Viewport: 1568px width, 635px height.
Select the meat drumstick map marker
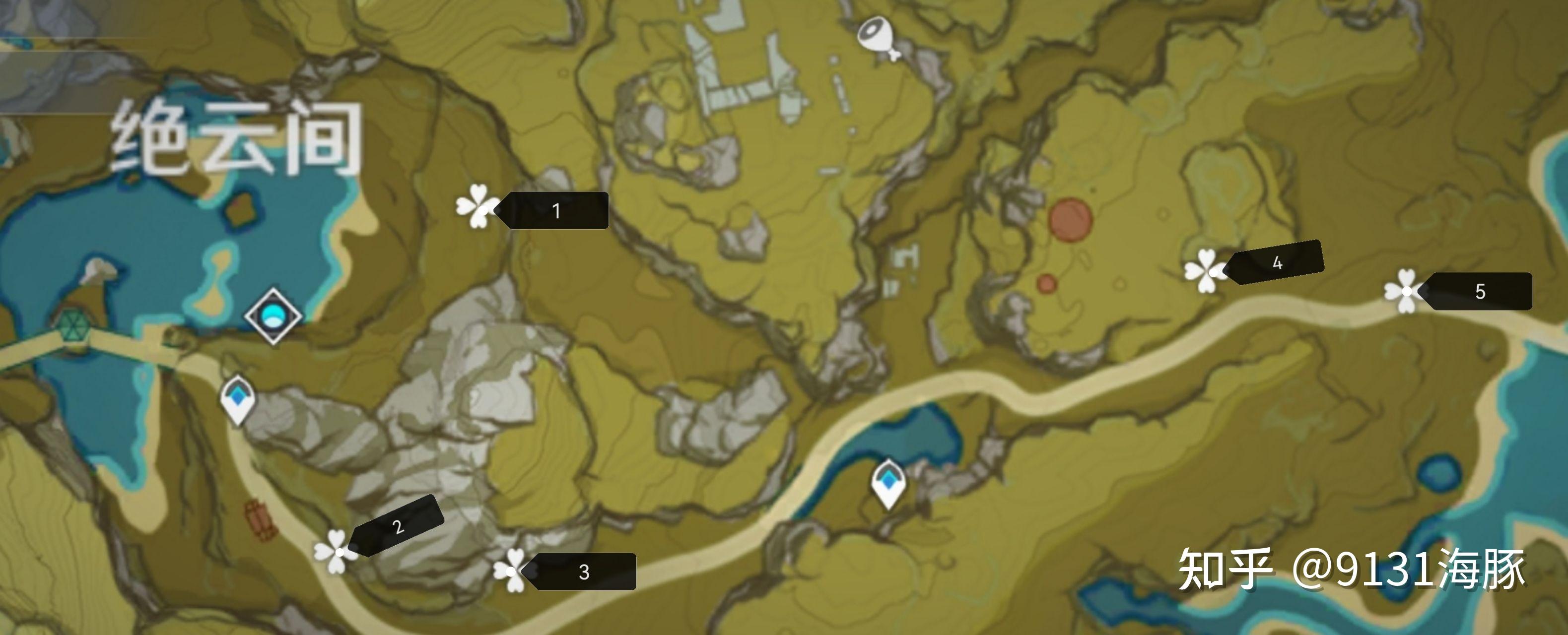click(877, 37)
